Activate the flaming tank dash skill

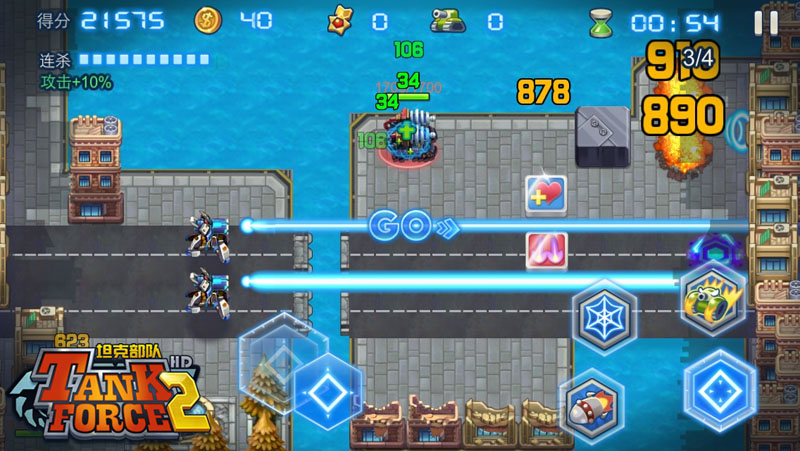tap(712, 296)
